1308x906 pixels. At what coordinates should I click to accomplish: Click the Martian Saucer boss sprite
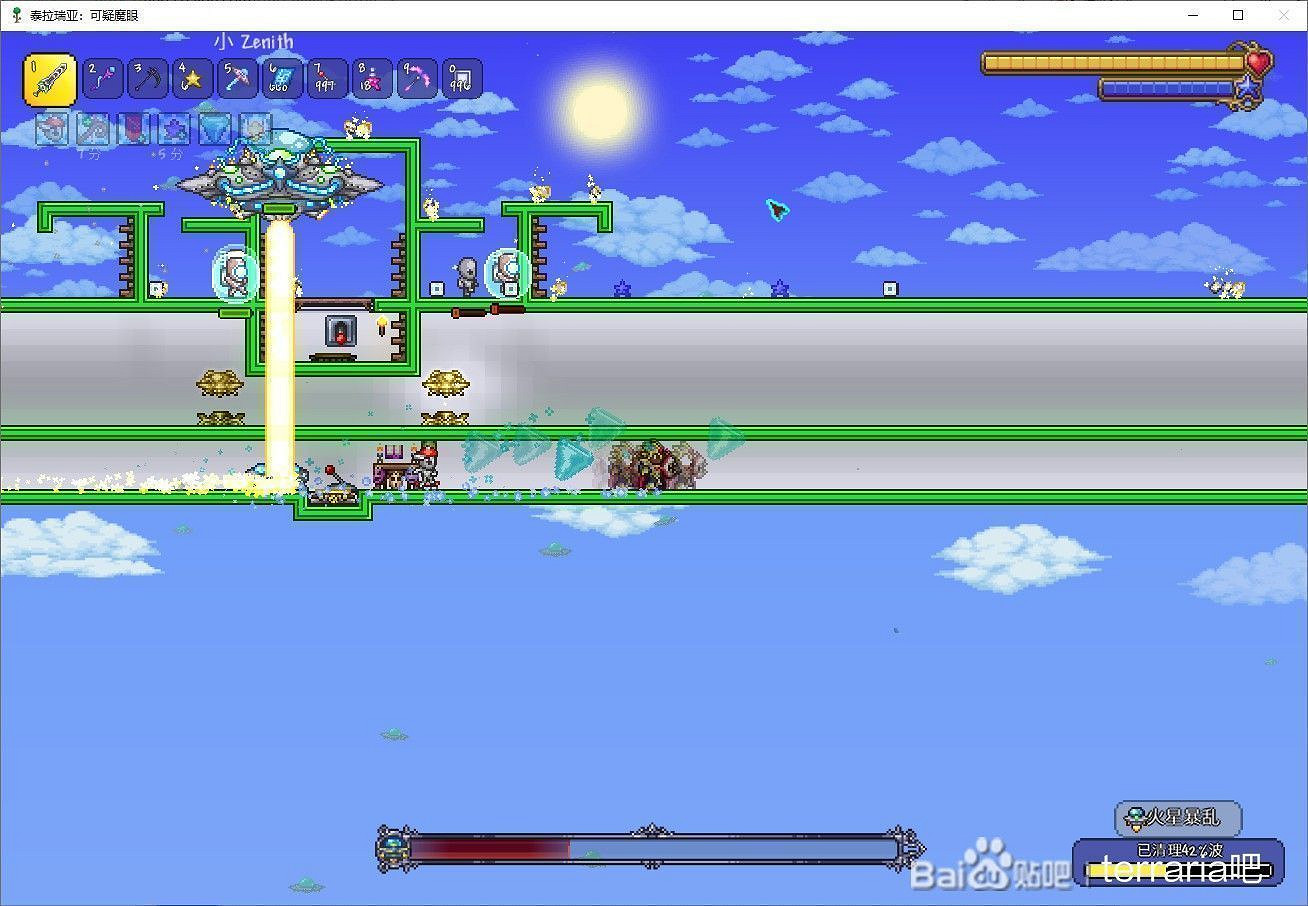coord(280,180)
